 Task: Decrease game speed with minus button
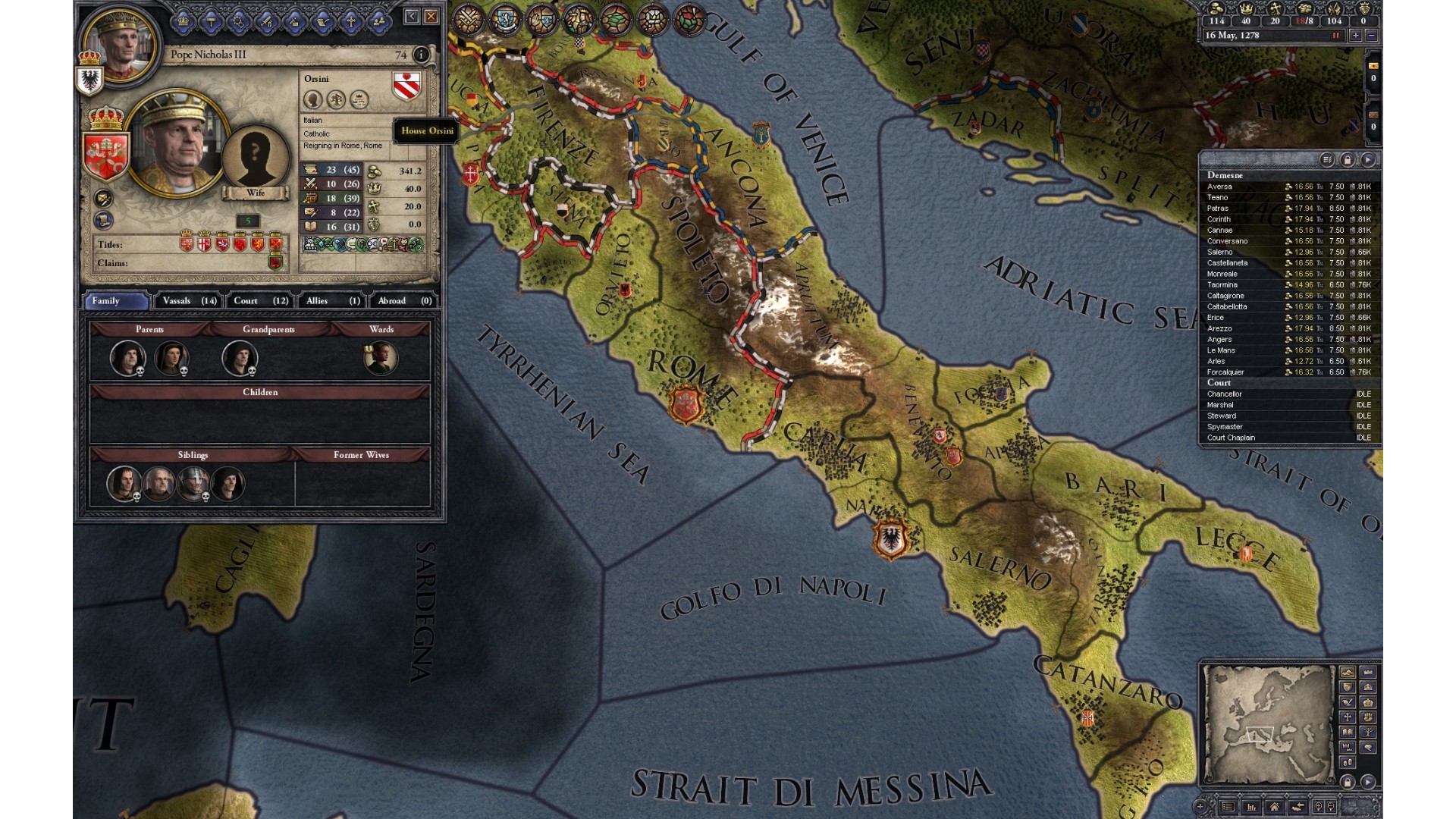(1371, 36)
